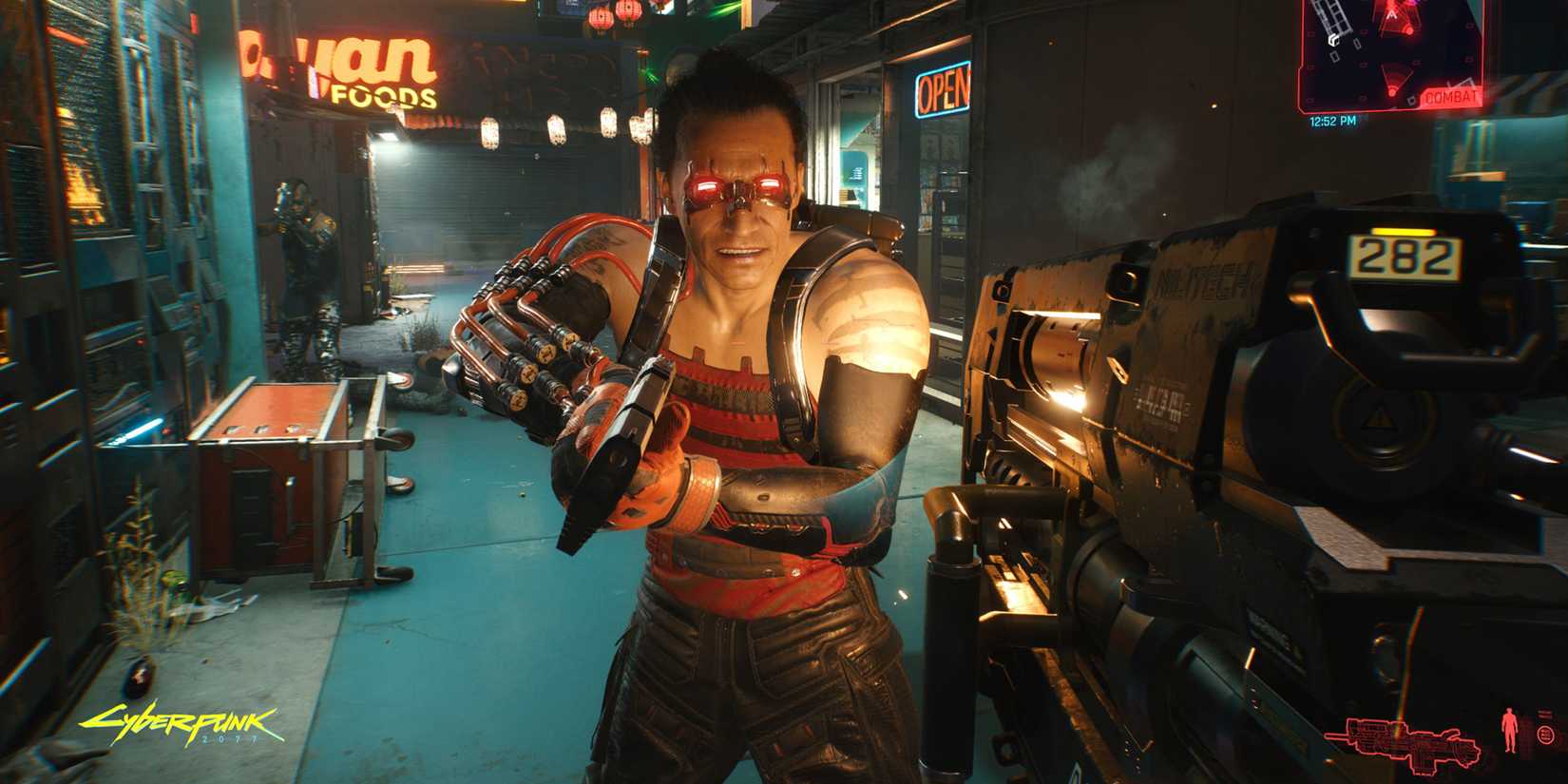
Task: Toggle the COMBAT state indicator
Action: coord(1449,96)
